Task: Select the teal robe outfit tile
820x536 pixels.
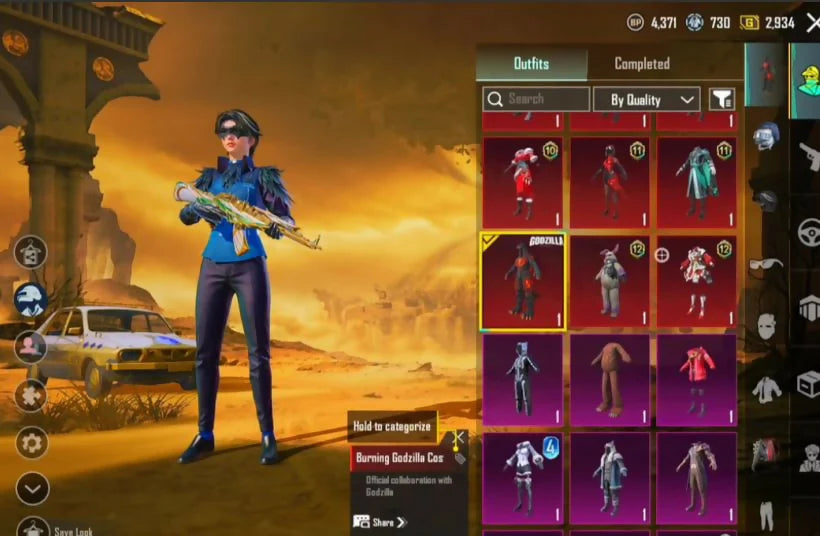Action: 696,182
